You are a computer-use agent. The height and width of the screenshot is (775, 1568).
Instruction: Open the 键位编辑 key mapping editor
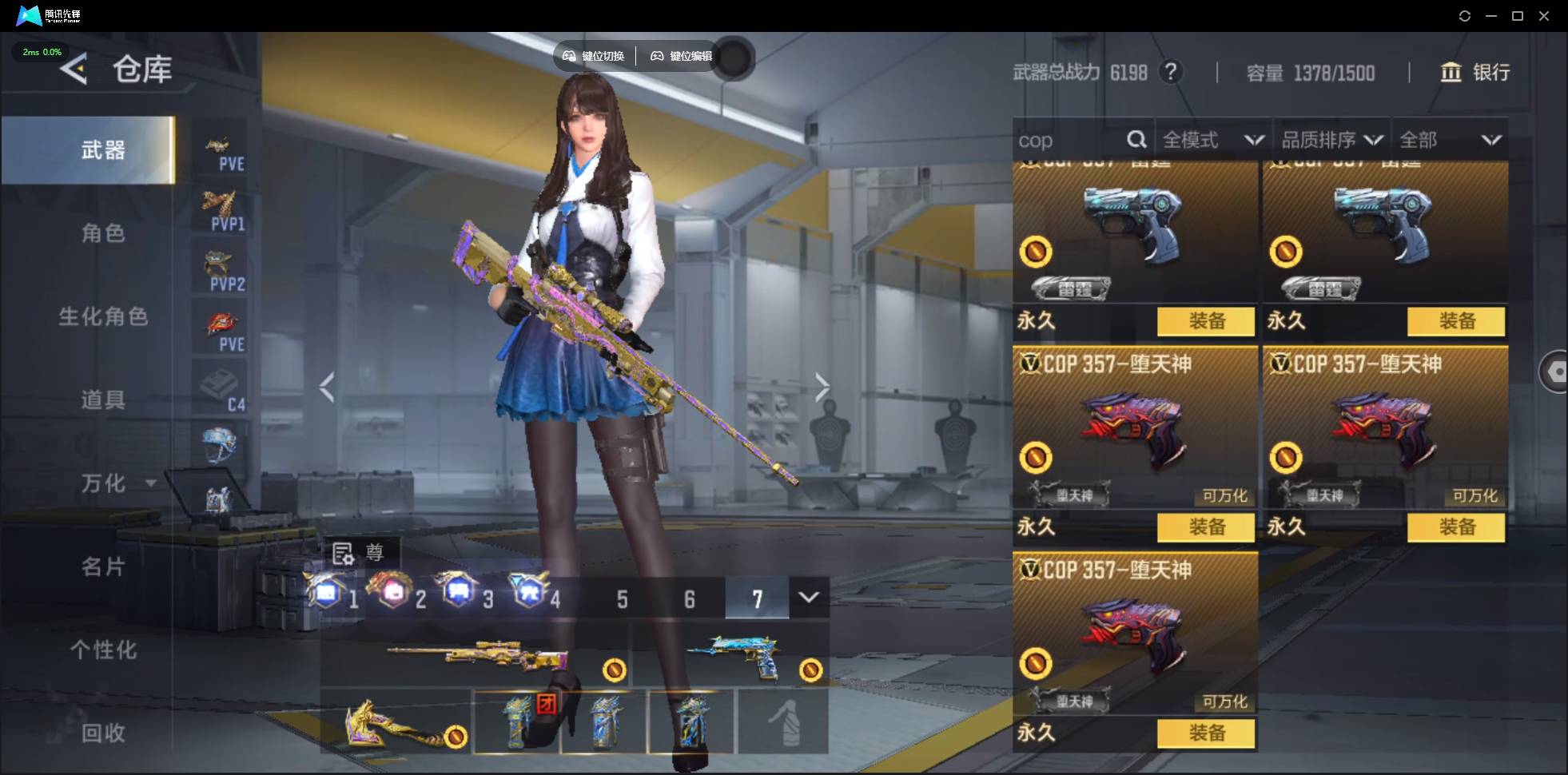[682, 56]
